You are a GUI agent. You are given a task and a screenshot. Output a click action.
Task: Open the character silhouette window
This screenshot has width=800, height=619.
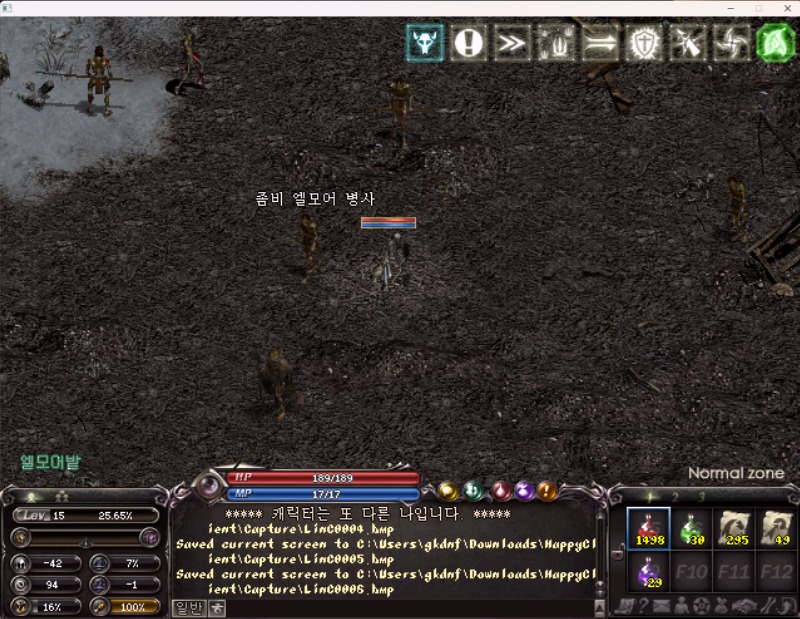click(681, 606)
